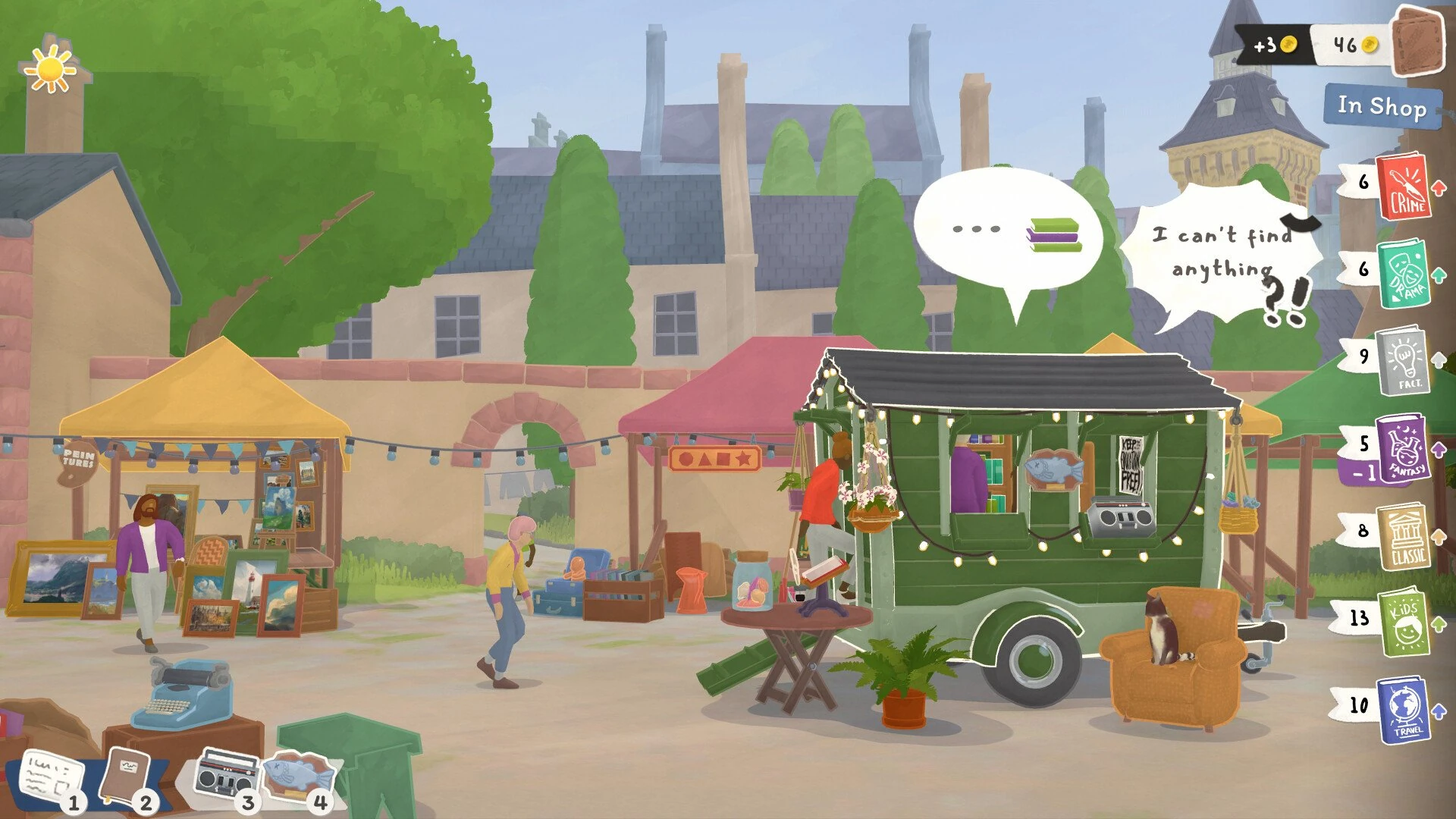Select the Fantasy book genre
This screenshot has height=819, width=1456.
point(1404,448)
